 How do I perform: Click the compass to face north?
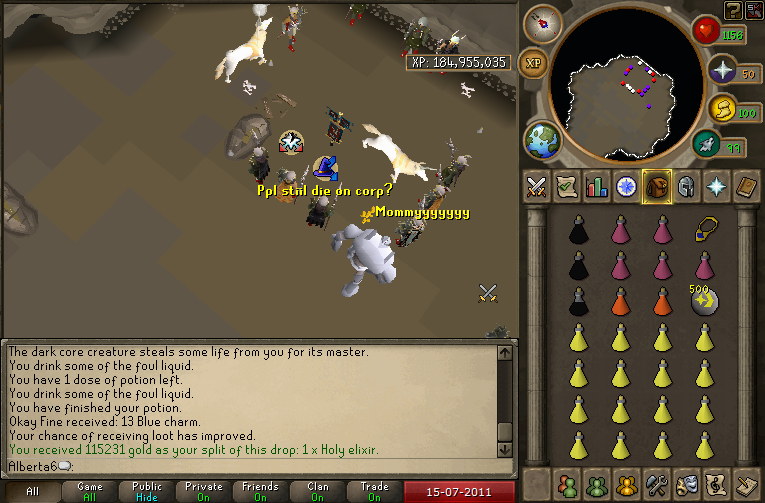coord(543,22)
